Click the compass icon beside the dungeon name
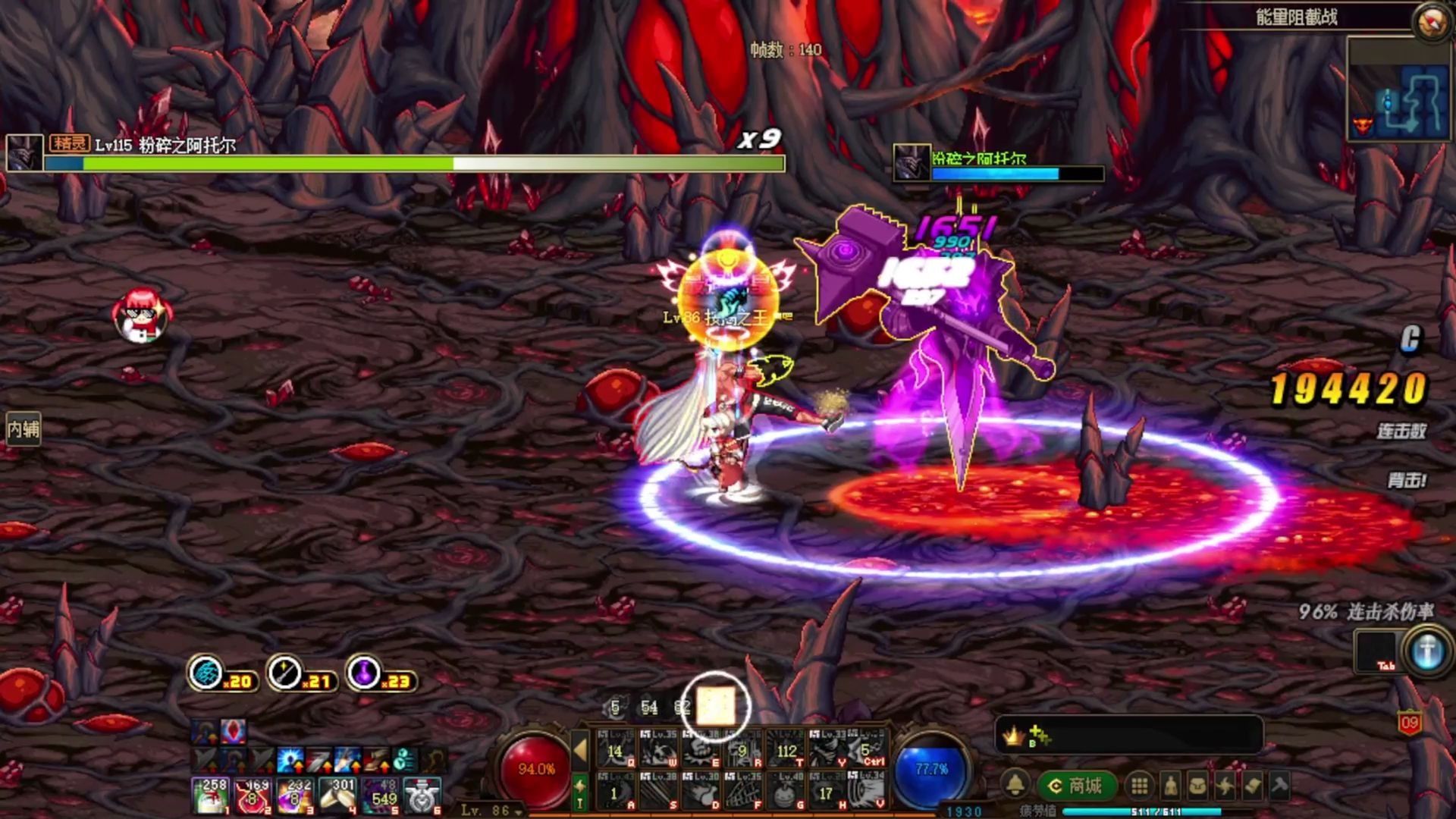 pyautogui.click(x=1432, y=21)
